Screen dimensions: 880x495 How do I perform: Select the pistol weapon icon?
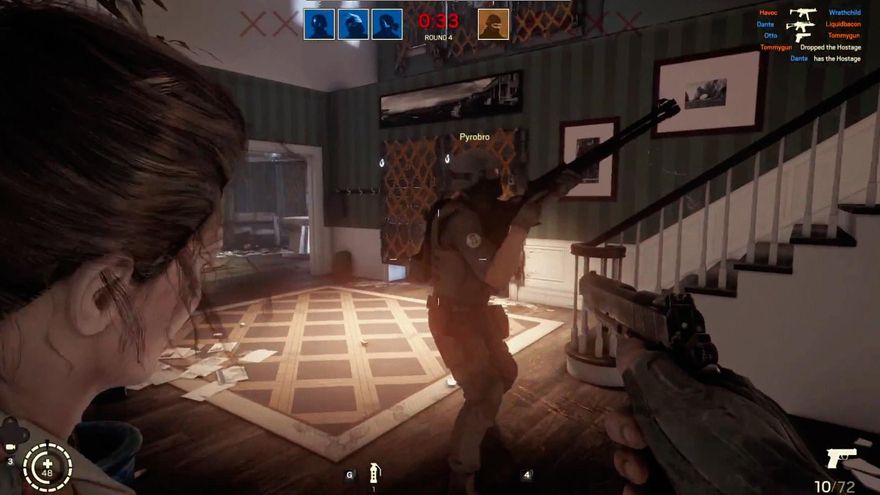[841, 458]
